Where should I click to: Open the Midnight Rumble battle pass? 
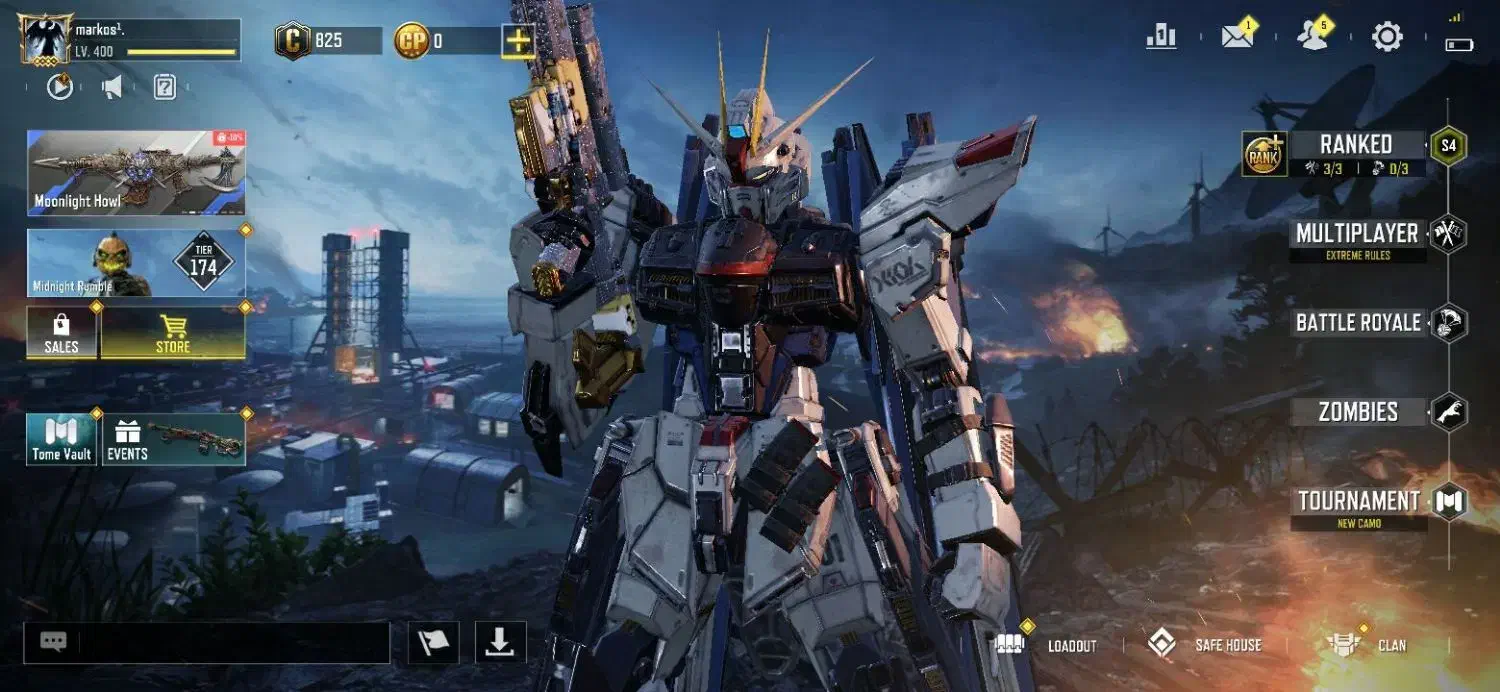tap(136, 263)
